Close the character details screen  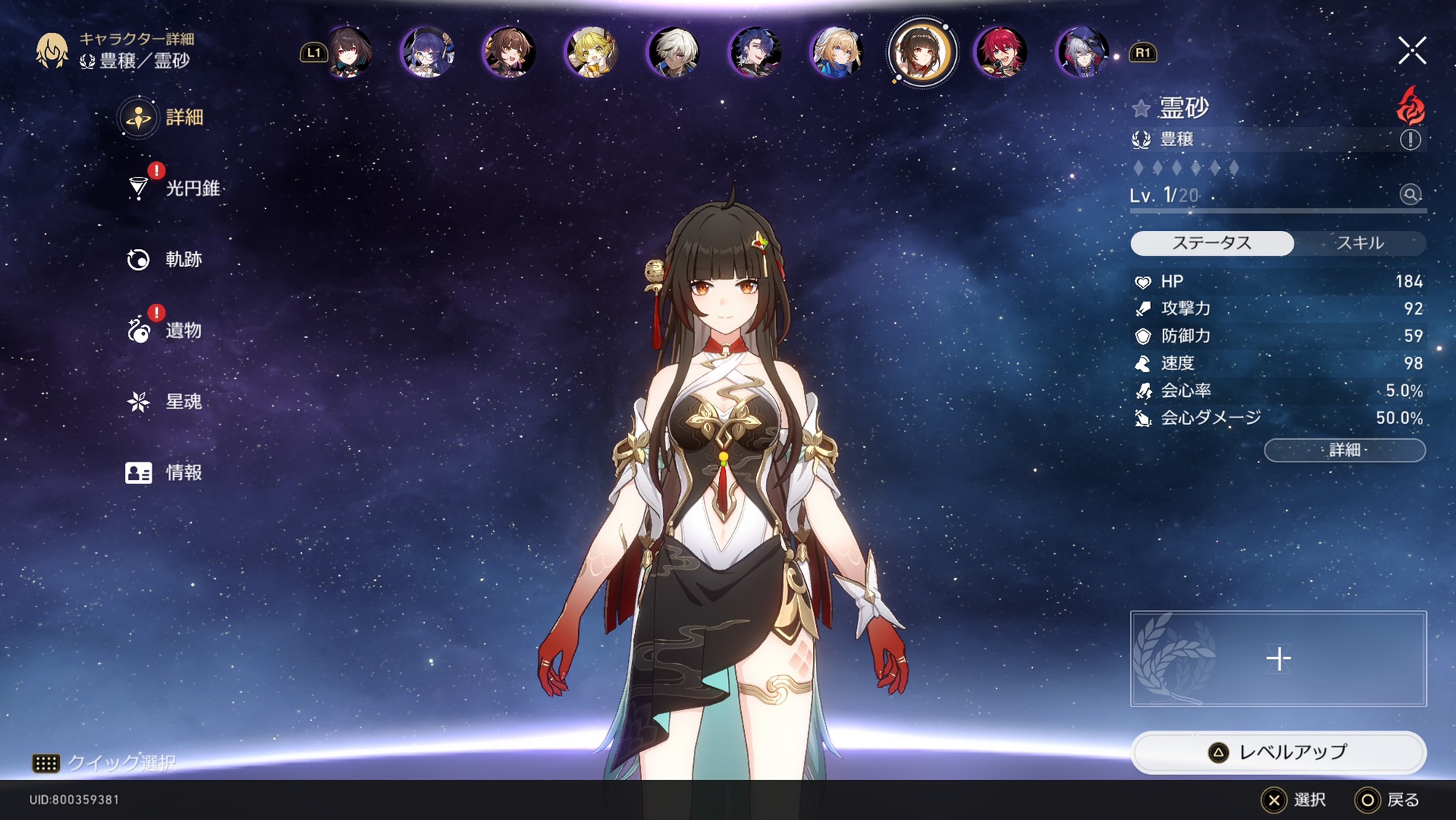click(1412, 51)
